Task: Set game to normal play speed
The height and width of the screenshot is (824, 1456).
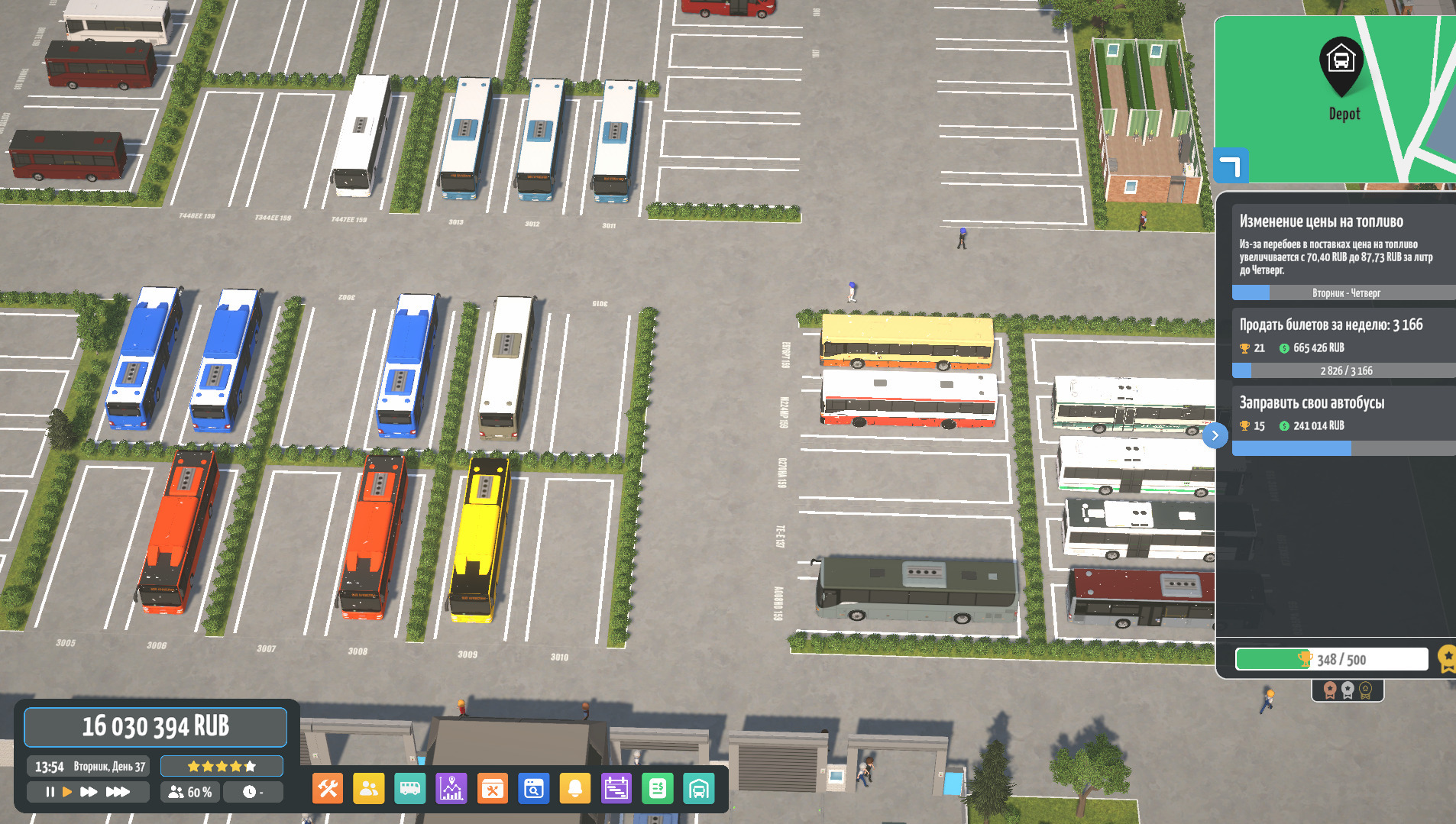Action: [x=67, y=792]
